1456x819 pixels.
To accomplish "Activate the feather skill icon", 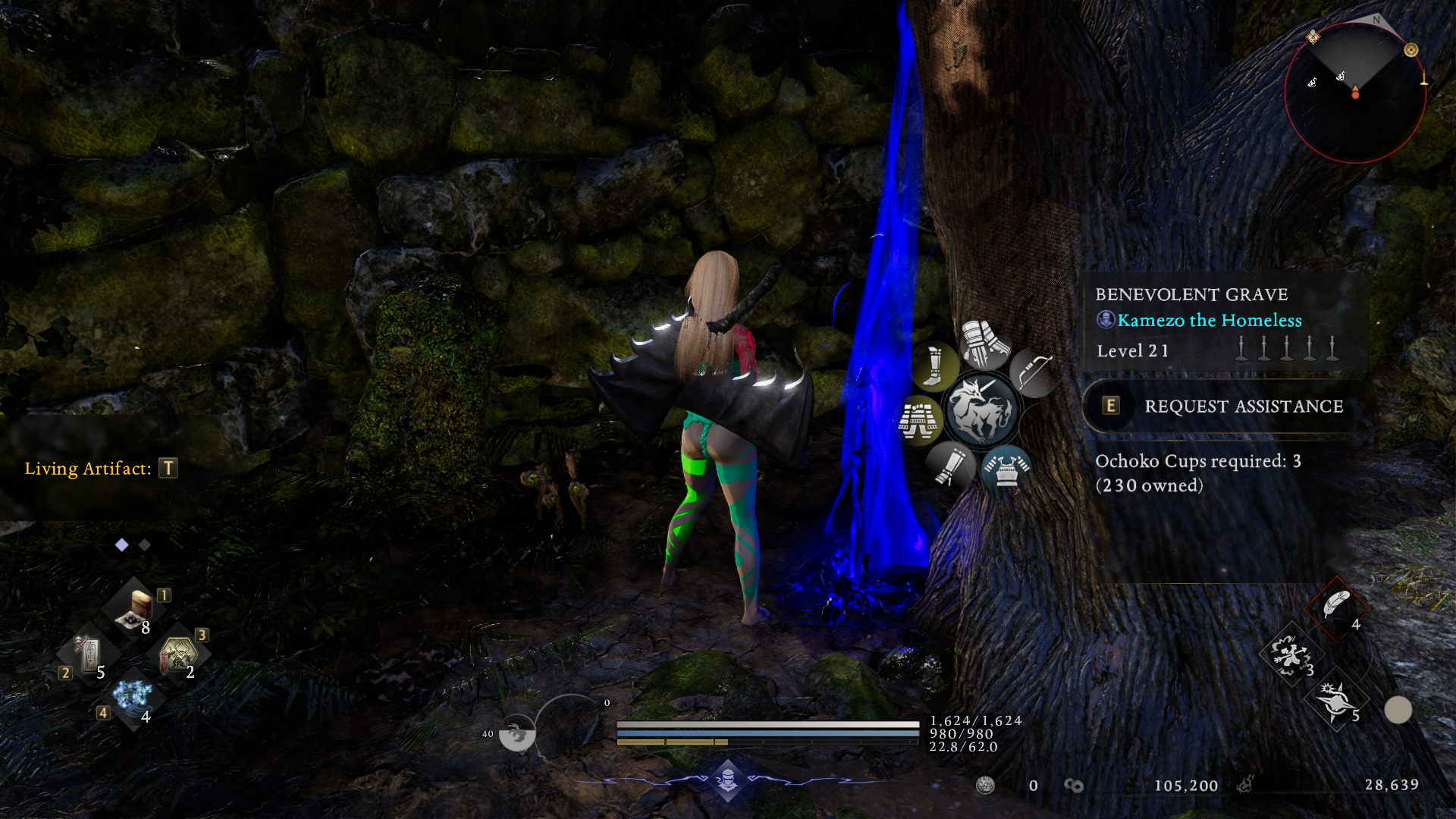I will (1335, 606).
